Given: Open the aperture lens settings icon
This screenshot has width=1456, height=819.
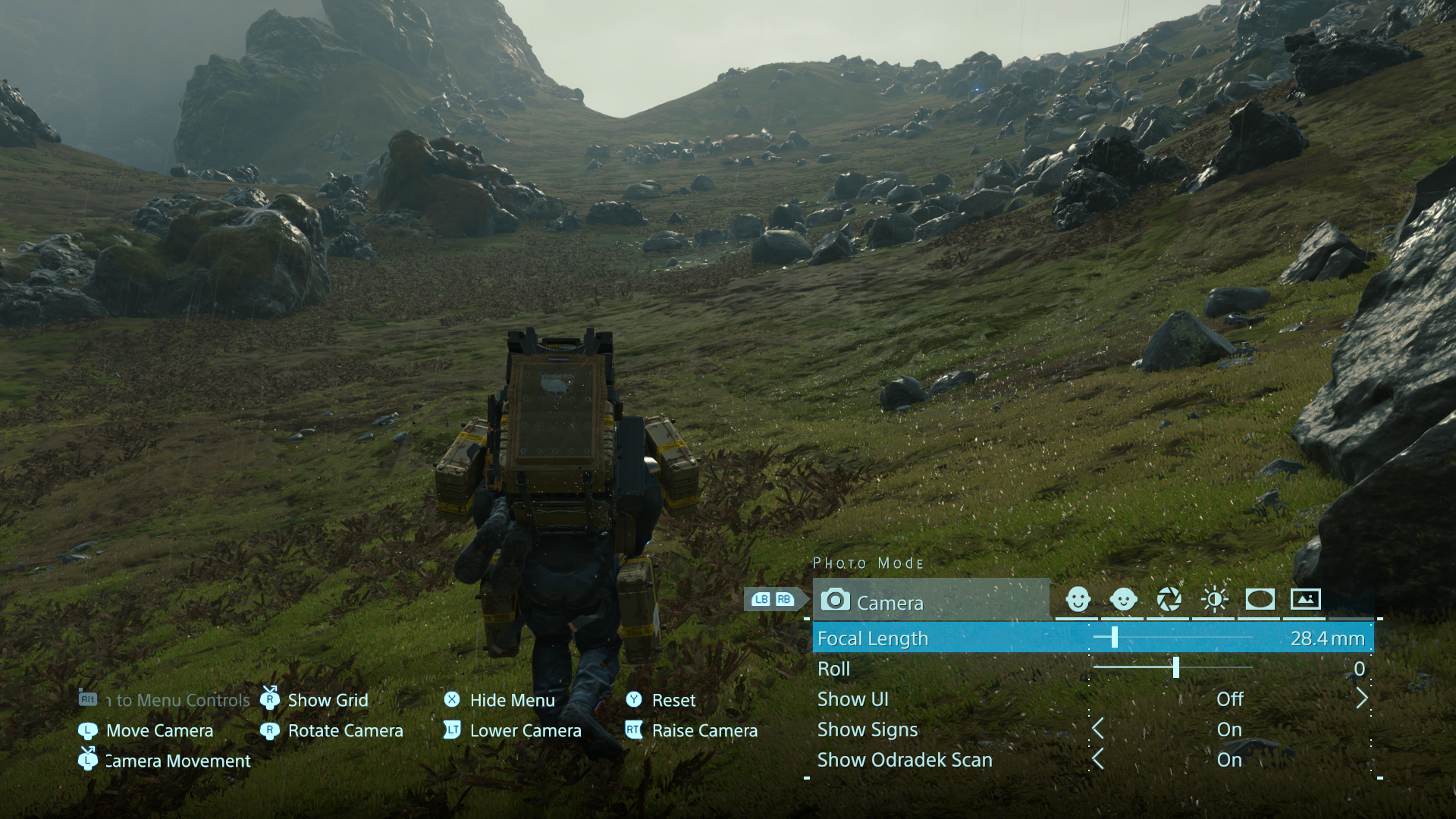Looking at the screenshot, I should 1169,599.
